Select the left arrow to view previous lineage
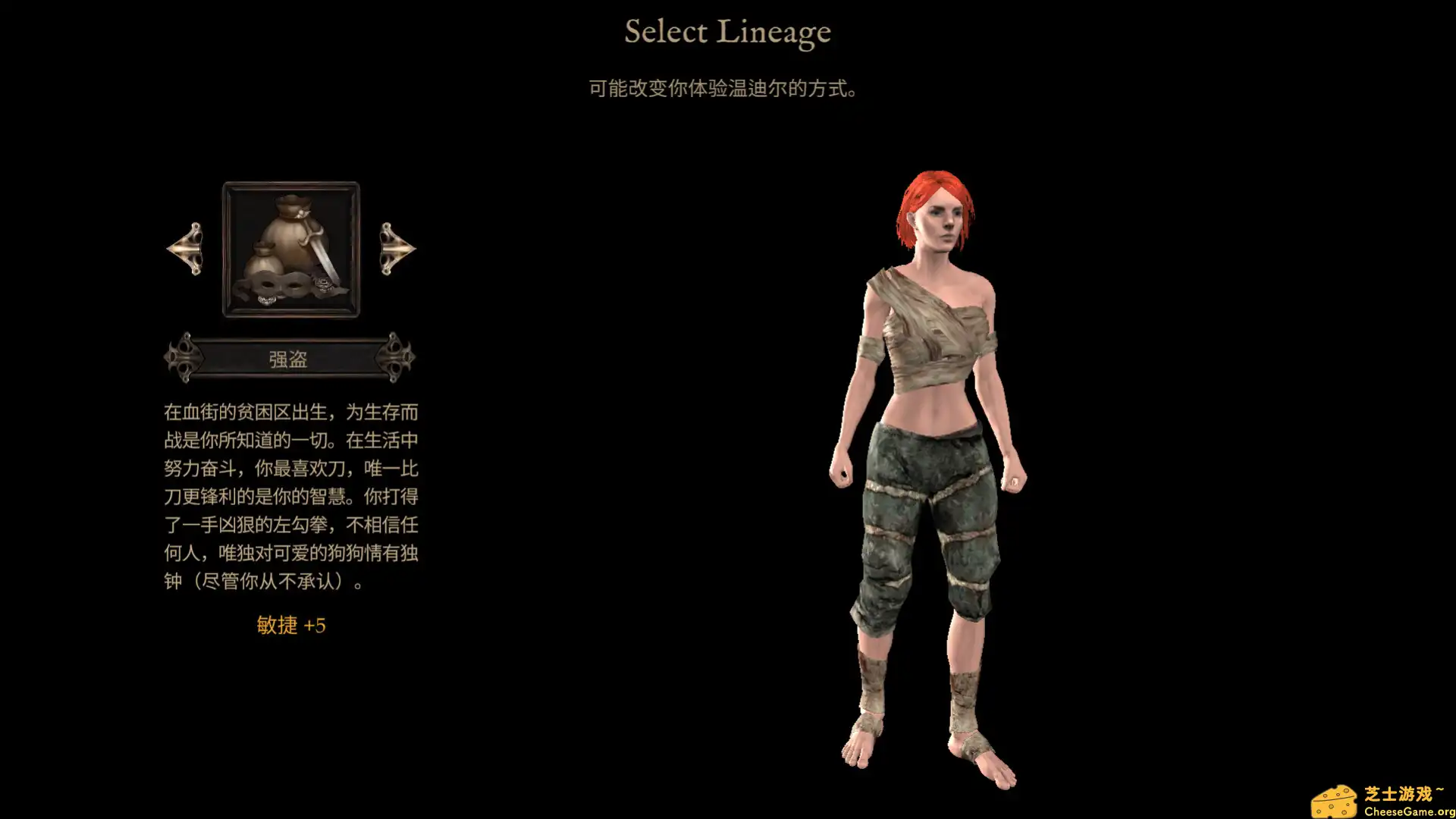This screenshot has height=819, width=1456. (184, 249)
